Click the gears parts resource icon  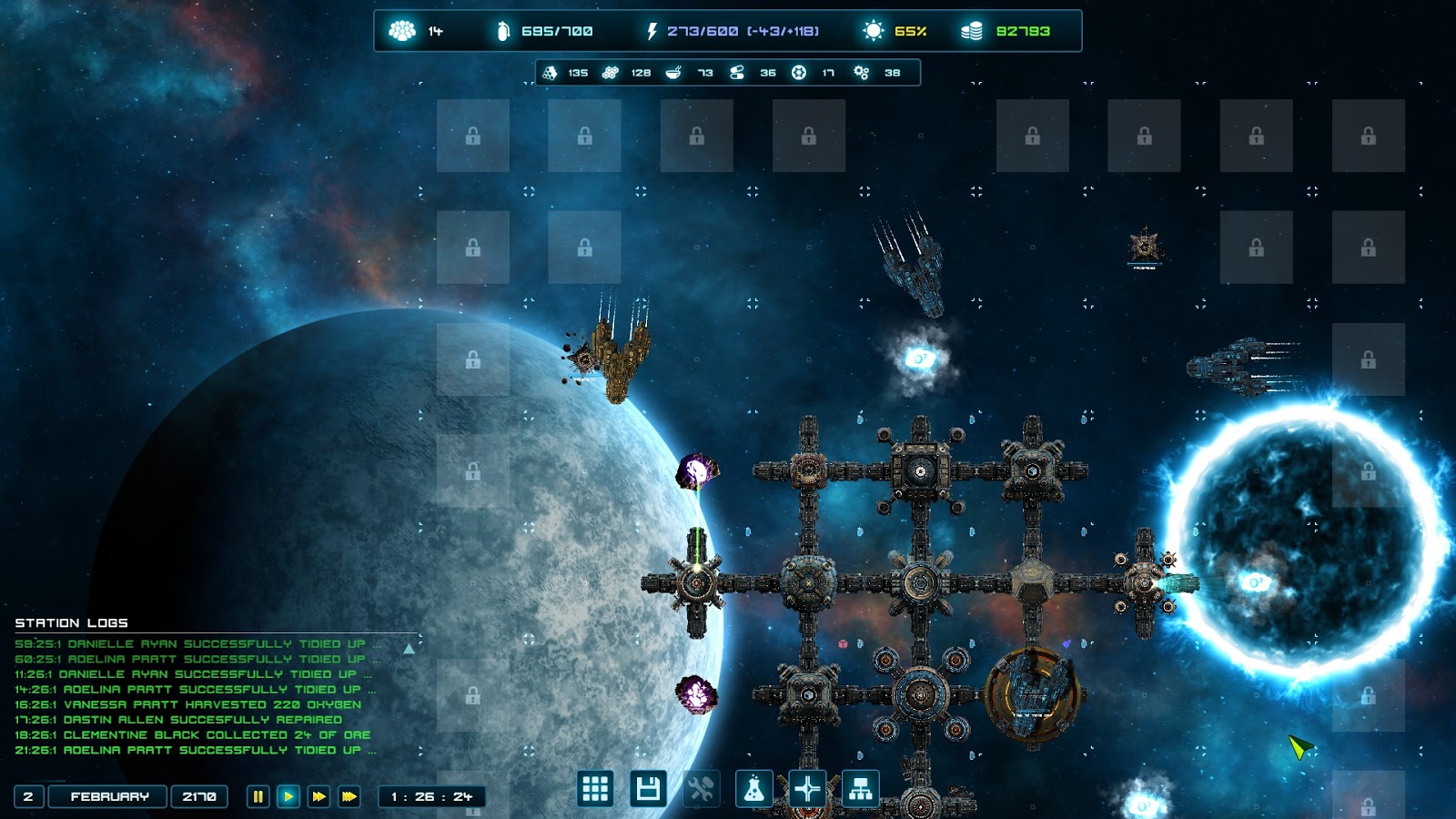pos(861,73)
